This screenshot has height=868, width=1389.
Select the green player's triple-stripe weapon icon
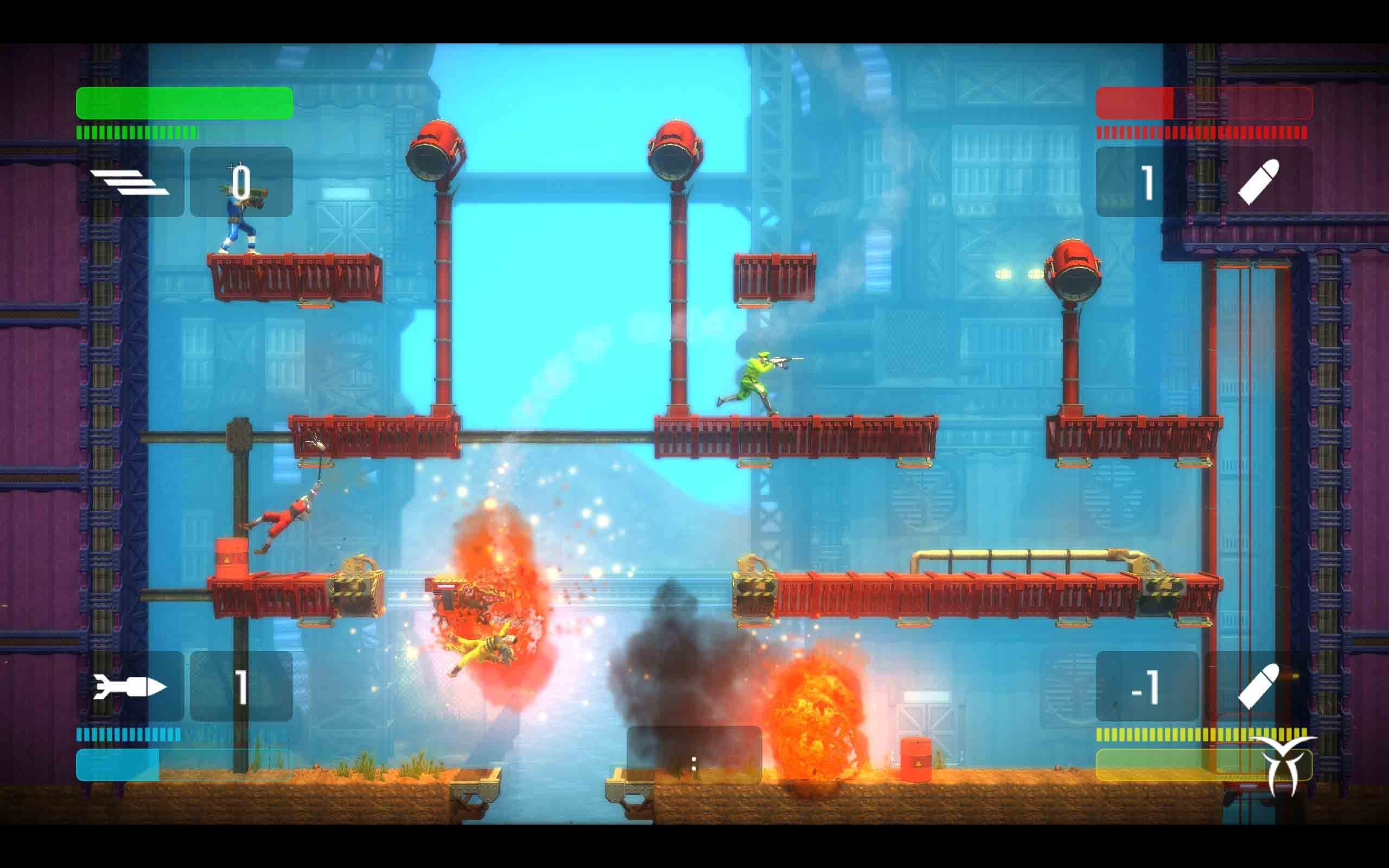(130, 182)
